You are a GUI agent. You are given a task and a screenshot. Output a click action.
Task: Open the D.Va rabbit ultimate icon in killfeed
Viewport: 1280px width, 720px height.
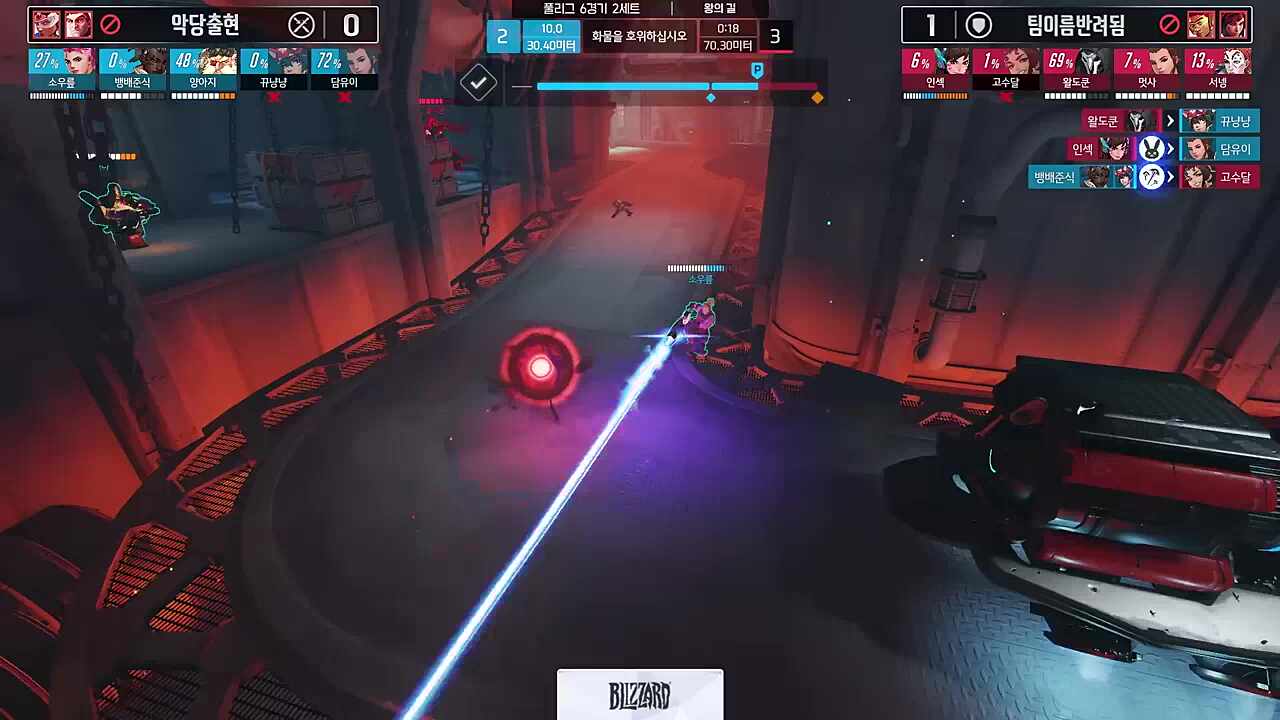1152,148
